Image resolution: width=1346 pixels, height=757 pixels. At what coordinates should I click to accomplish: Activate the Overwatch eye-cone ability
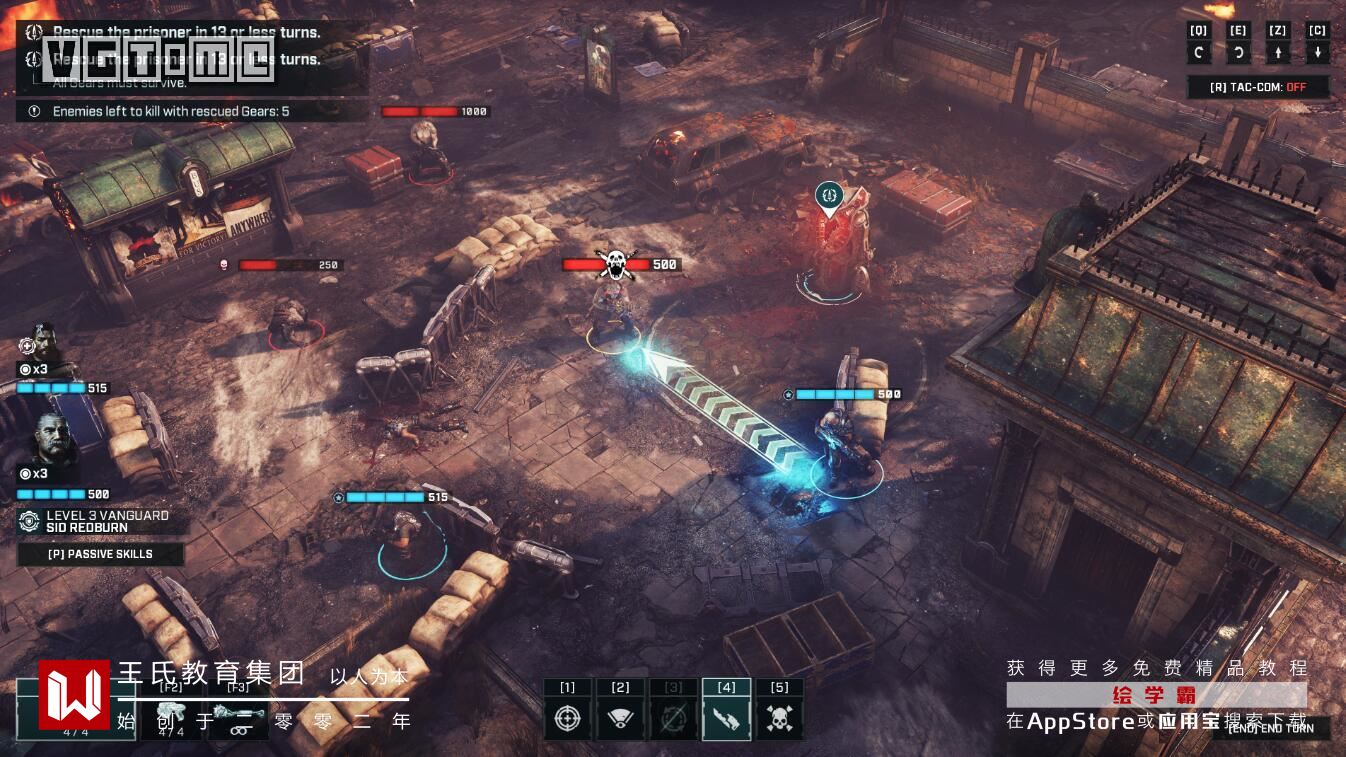[x=621, y=718]
